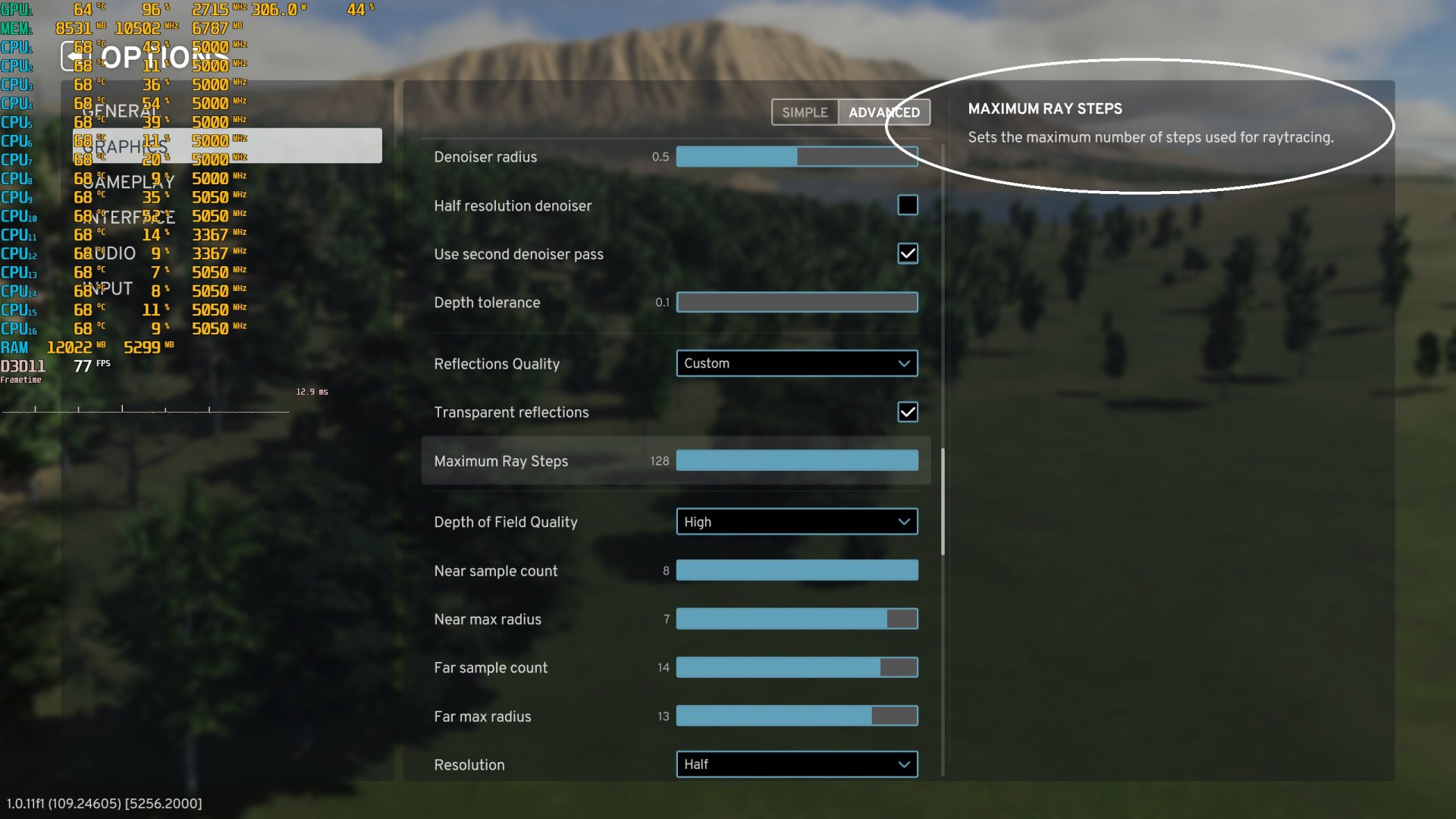The image size is (1456, 819).
Task: Adjust the Far sample count slider
Action: pos(796,667)
